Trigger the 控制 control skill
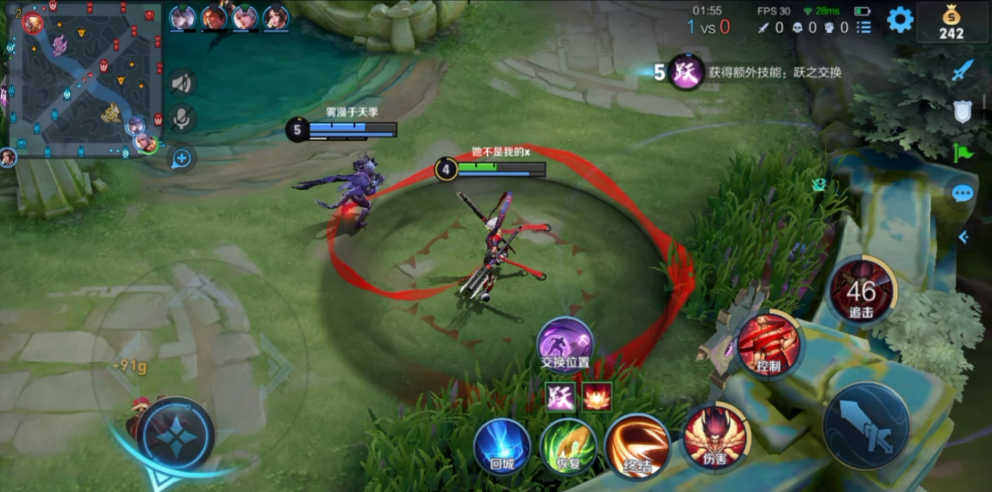 (x=768, y=344)
